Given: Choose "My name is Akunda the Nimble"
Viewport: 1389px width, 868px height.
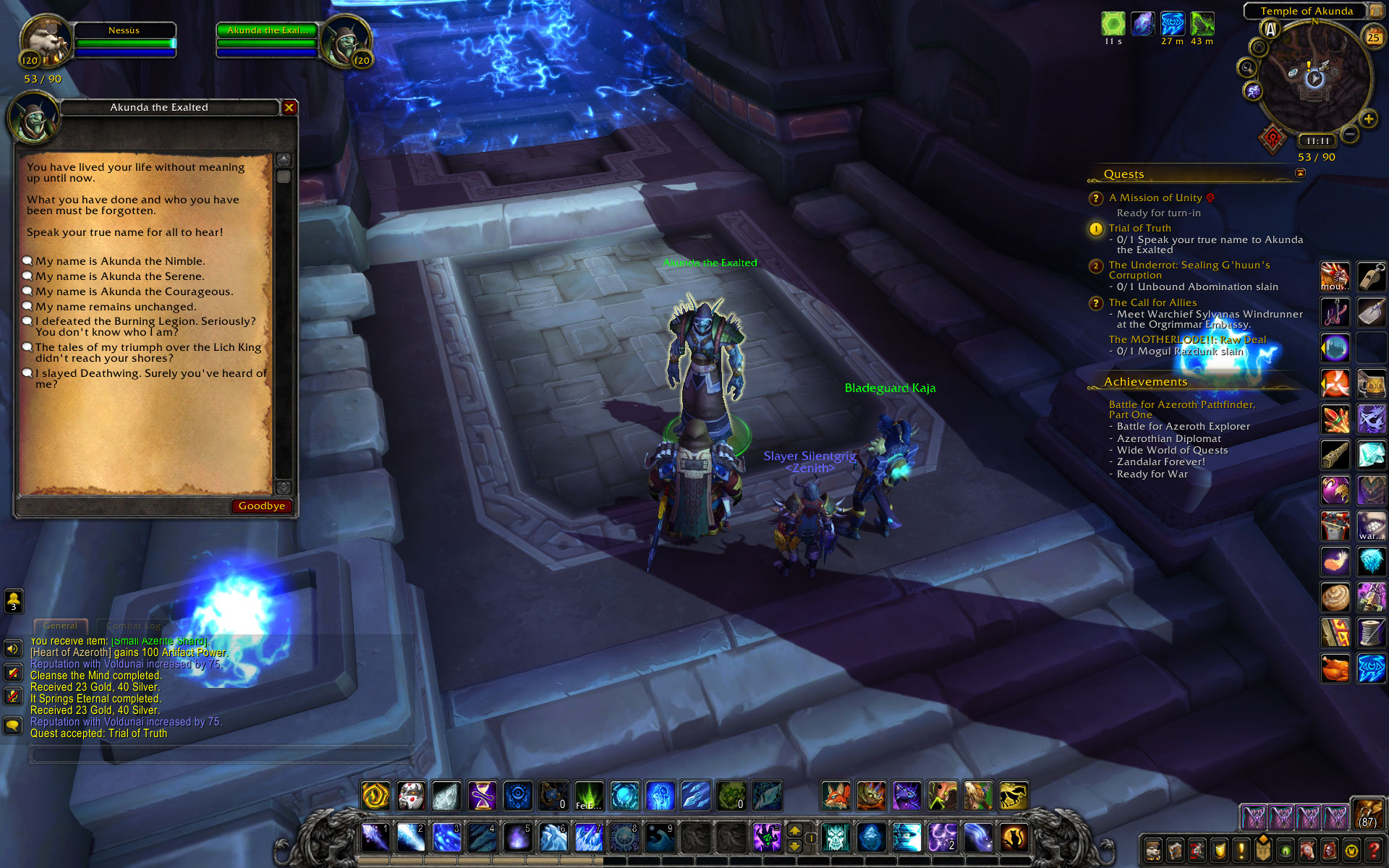Looking at the screenshot, I should [x=120, y=261].
